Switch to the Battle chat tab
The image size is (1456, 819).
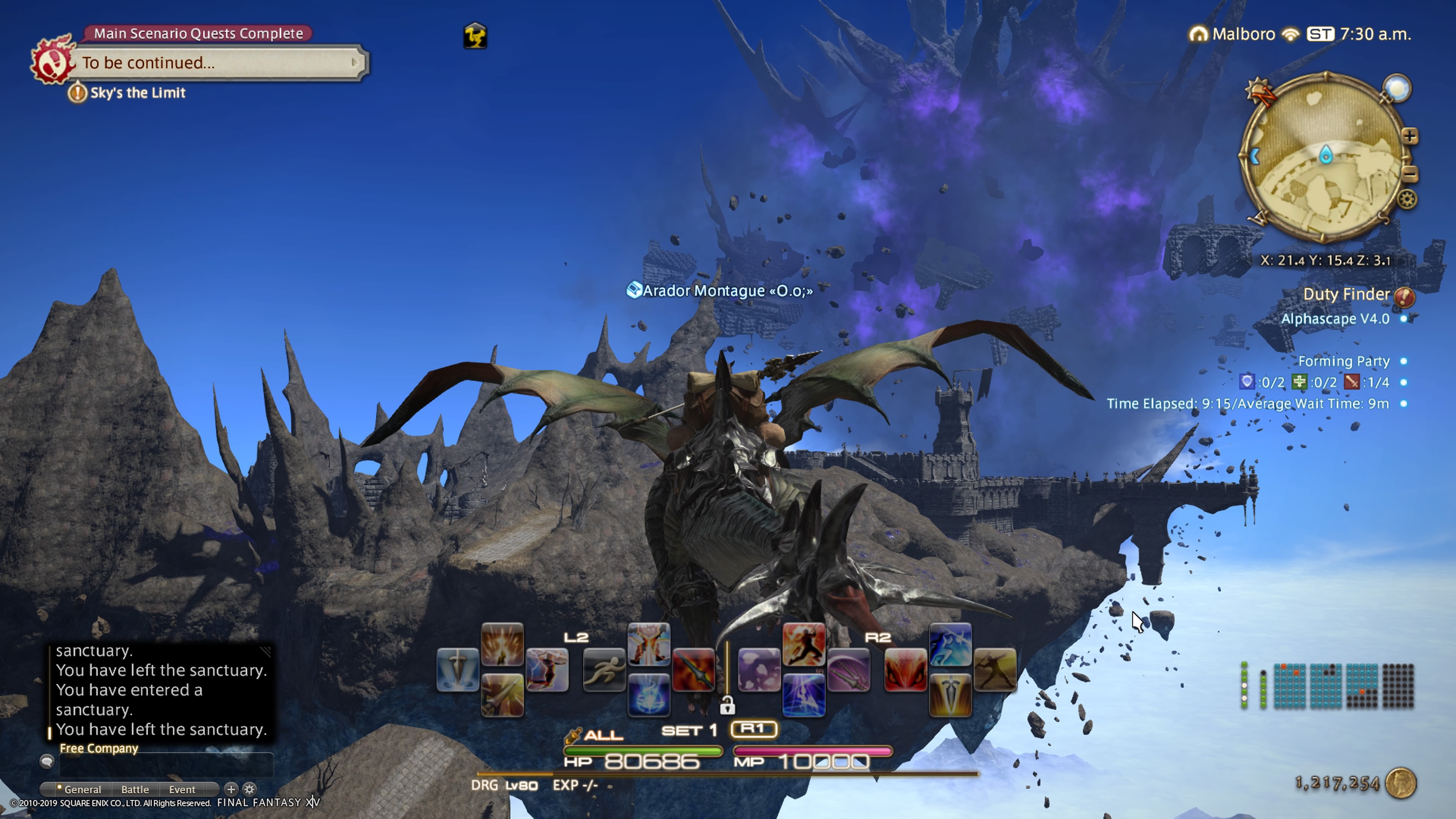click(135, 789)
